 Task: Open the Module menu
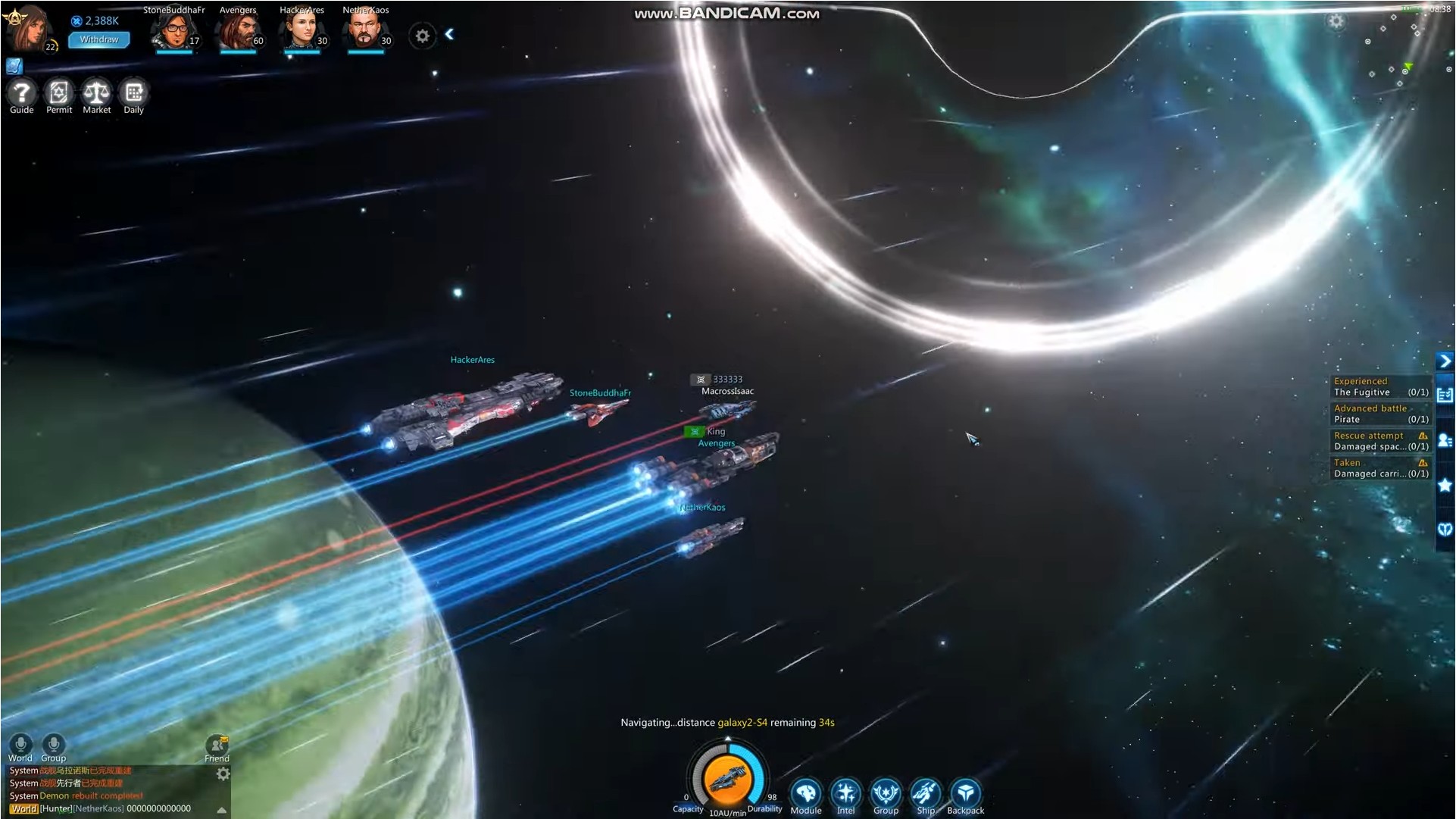[805, 794]
